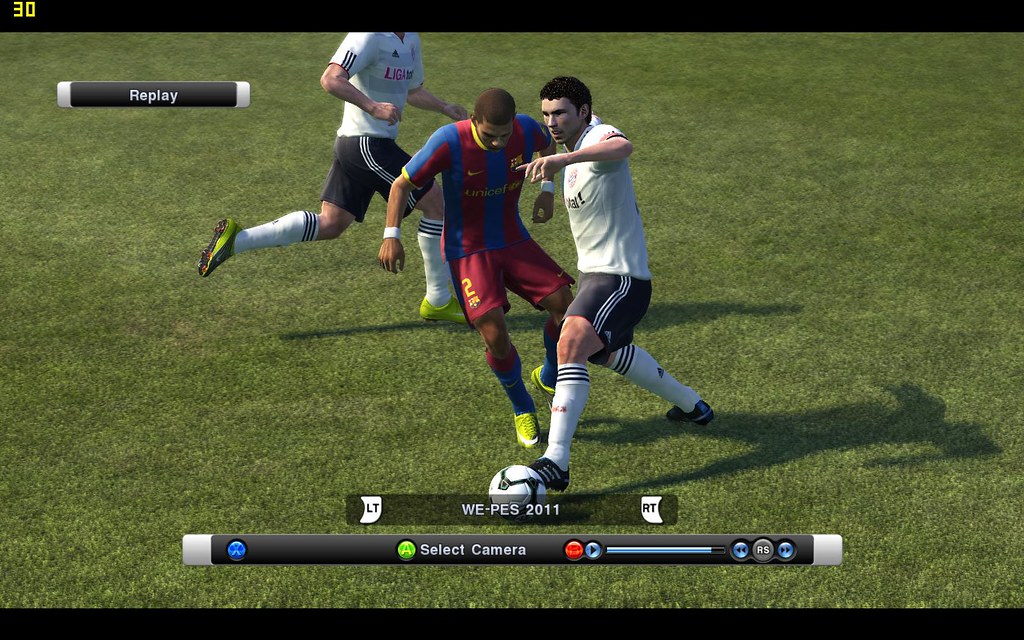Screen dimensions: 1024x640
Task: Rewind the replay with the double-left arrow
Action: coord(740,549)
